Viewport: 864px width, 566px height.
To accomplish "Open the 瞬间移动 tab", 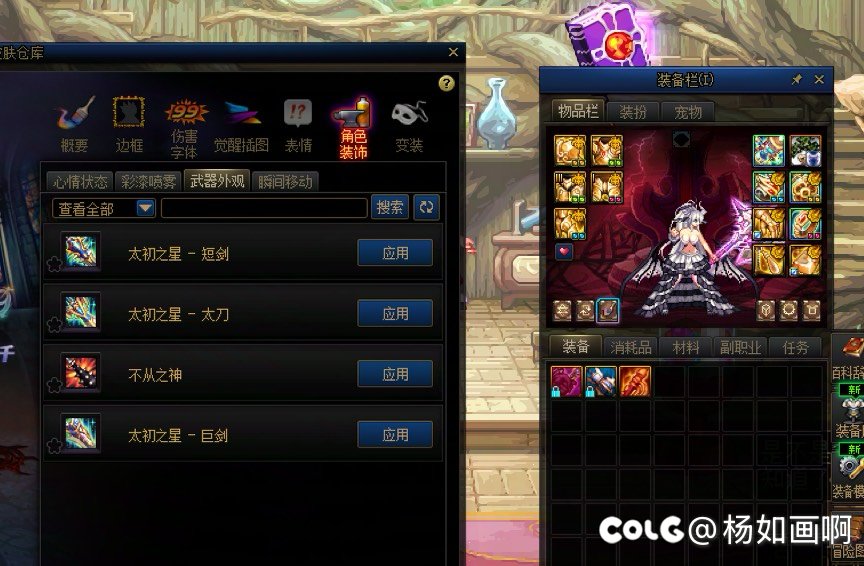I will tap(285, 181).
